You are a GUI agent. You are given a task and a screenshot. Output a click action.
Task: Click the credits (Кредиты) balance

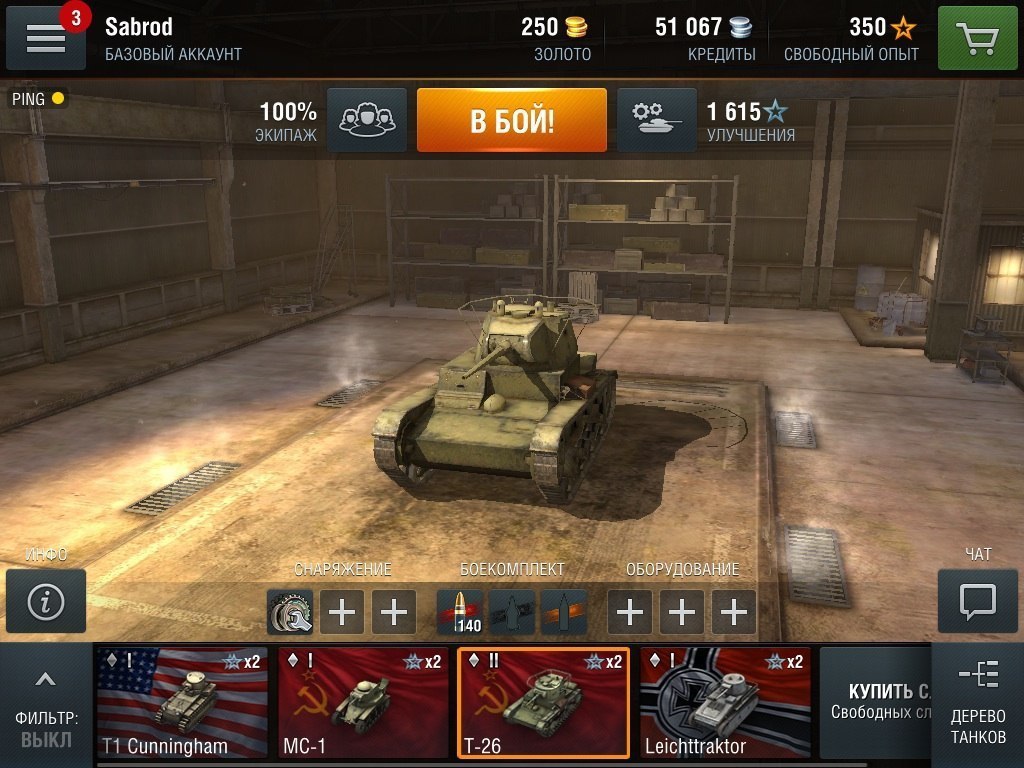(703, 38)
